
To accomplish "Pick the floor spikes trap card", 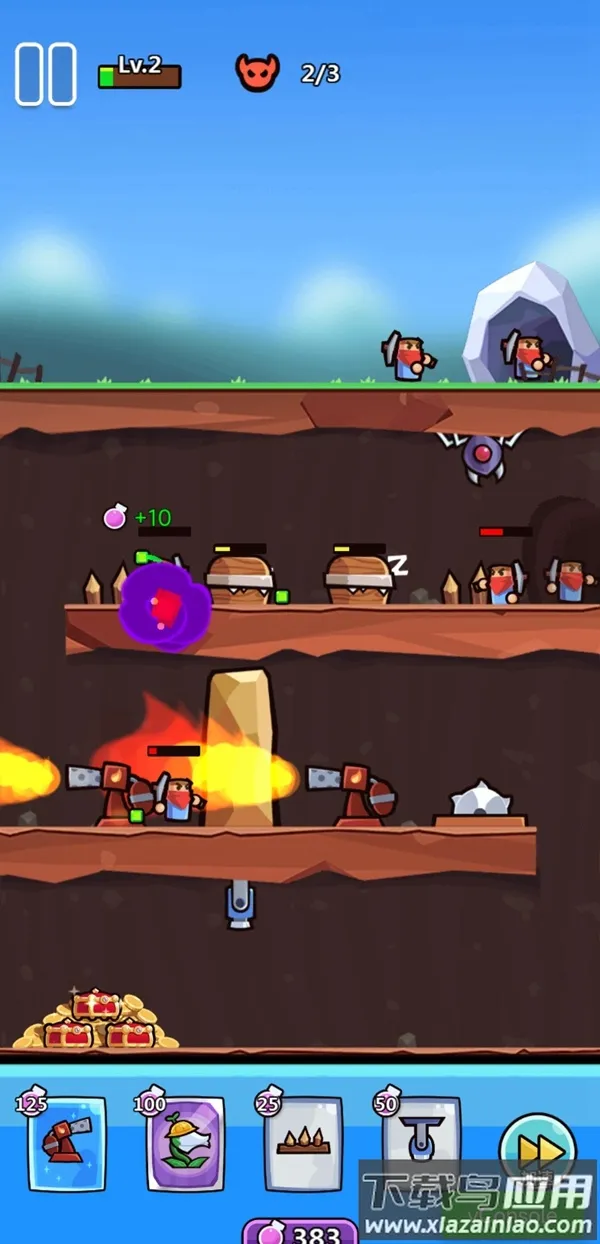I will click(303, 1143).
